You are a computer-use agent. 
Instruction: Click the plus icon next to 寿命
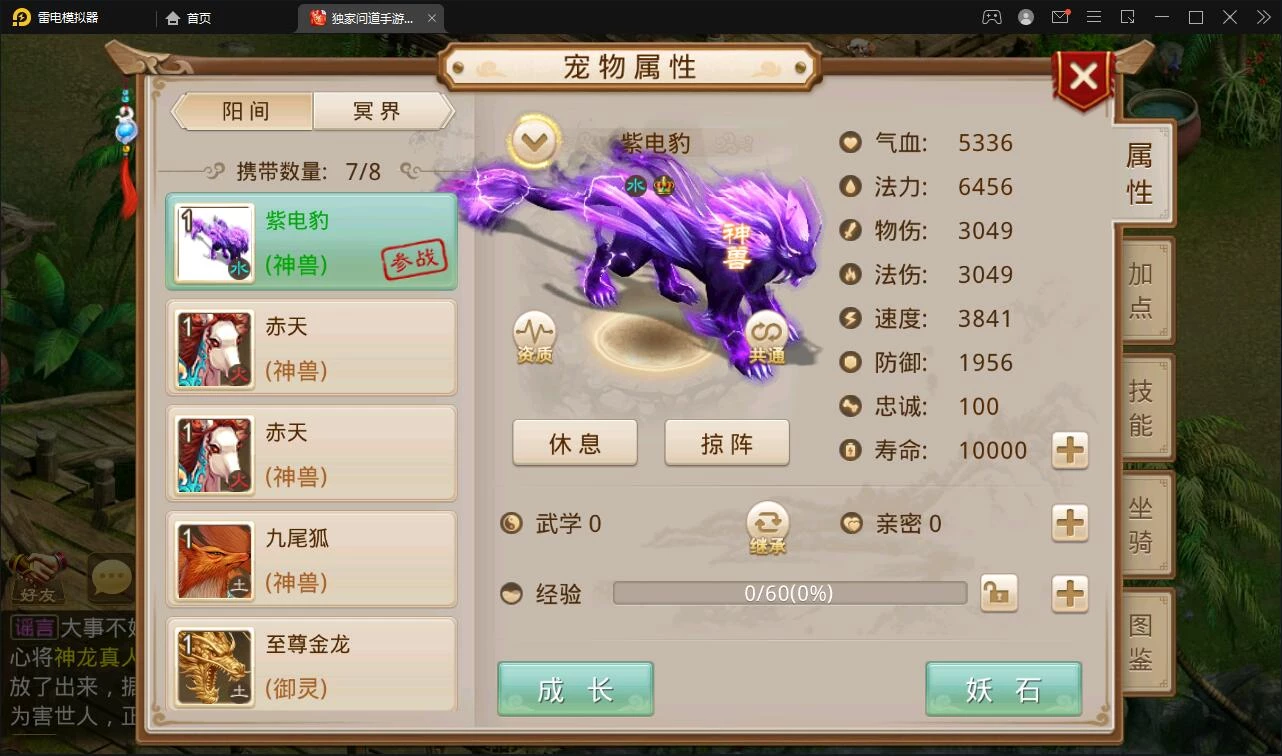pos(1069,451)
